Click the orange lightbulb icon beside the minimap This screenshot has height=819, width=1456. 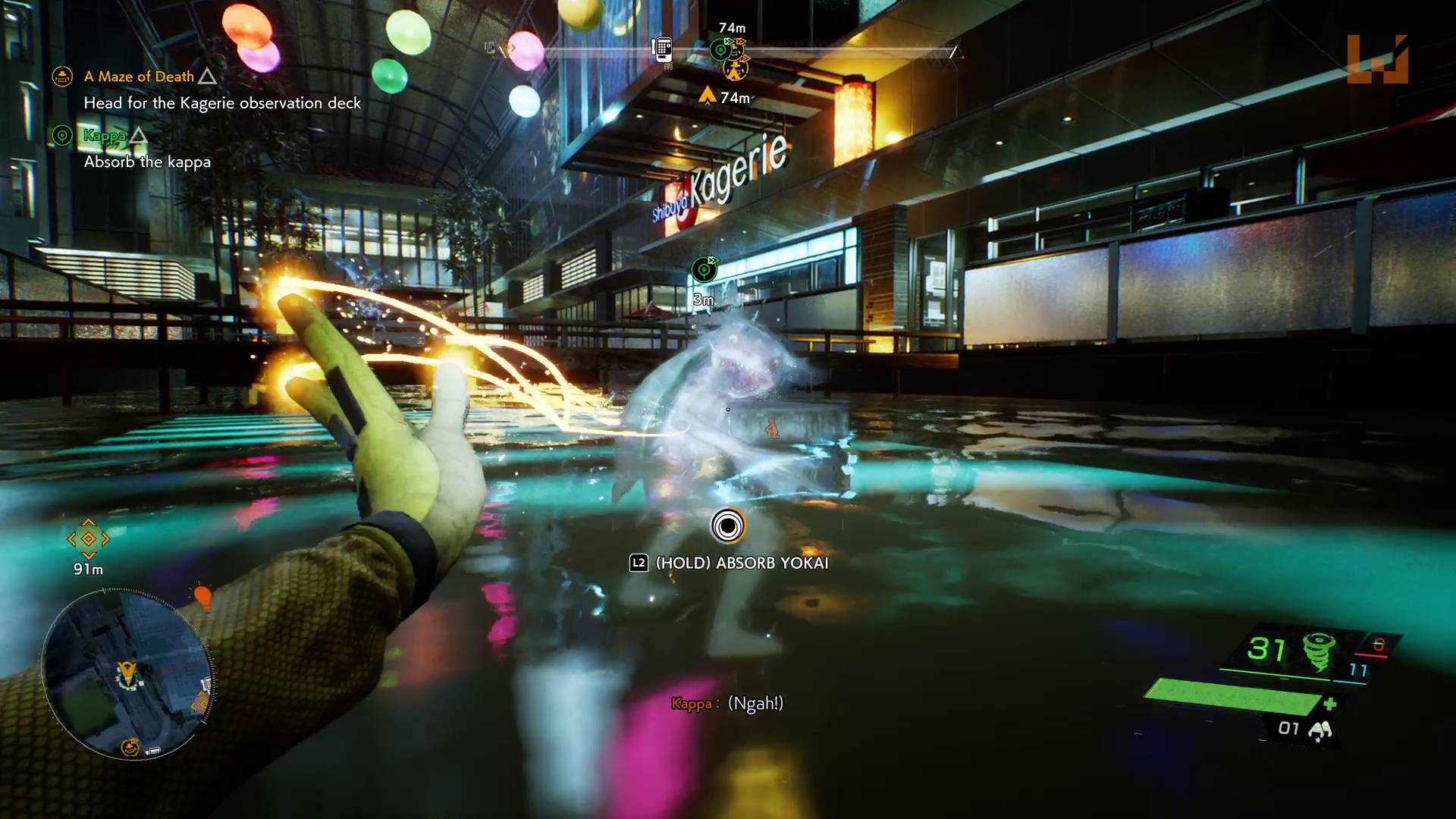[x=203, y=598]
